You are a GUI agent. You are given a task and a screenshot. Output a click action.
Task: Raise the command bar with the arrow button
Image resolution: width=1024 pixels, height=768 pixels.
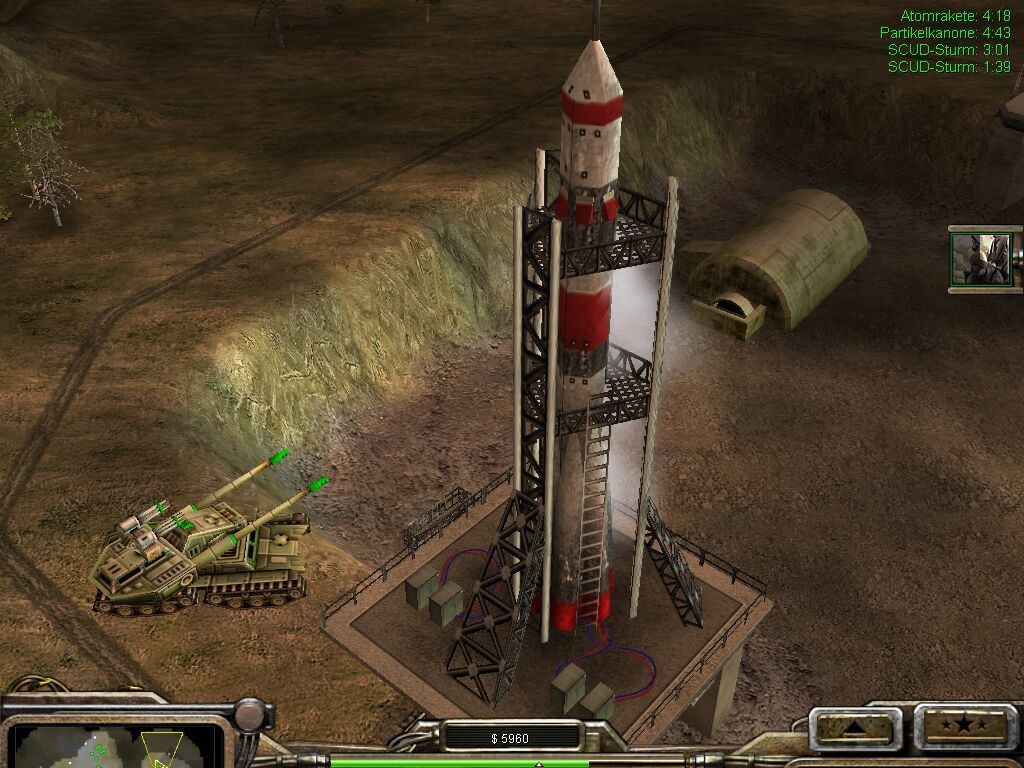(854, 727)
